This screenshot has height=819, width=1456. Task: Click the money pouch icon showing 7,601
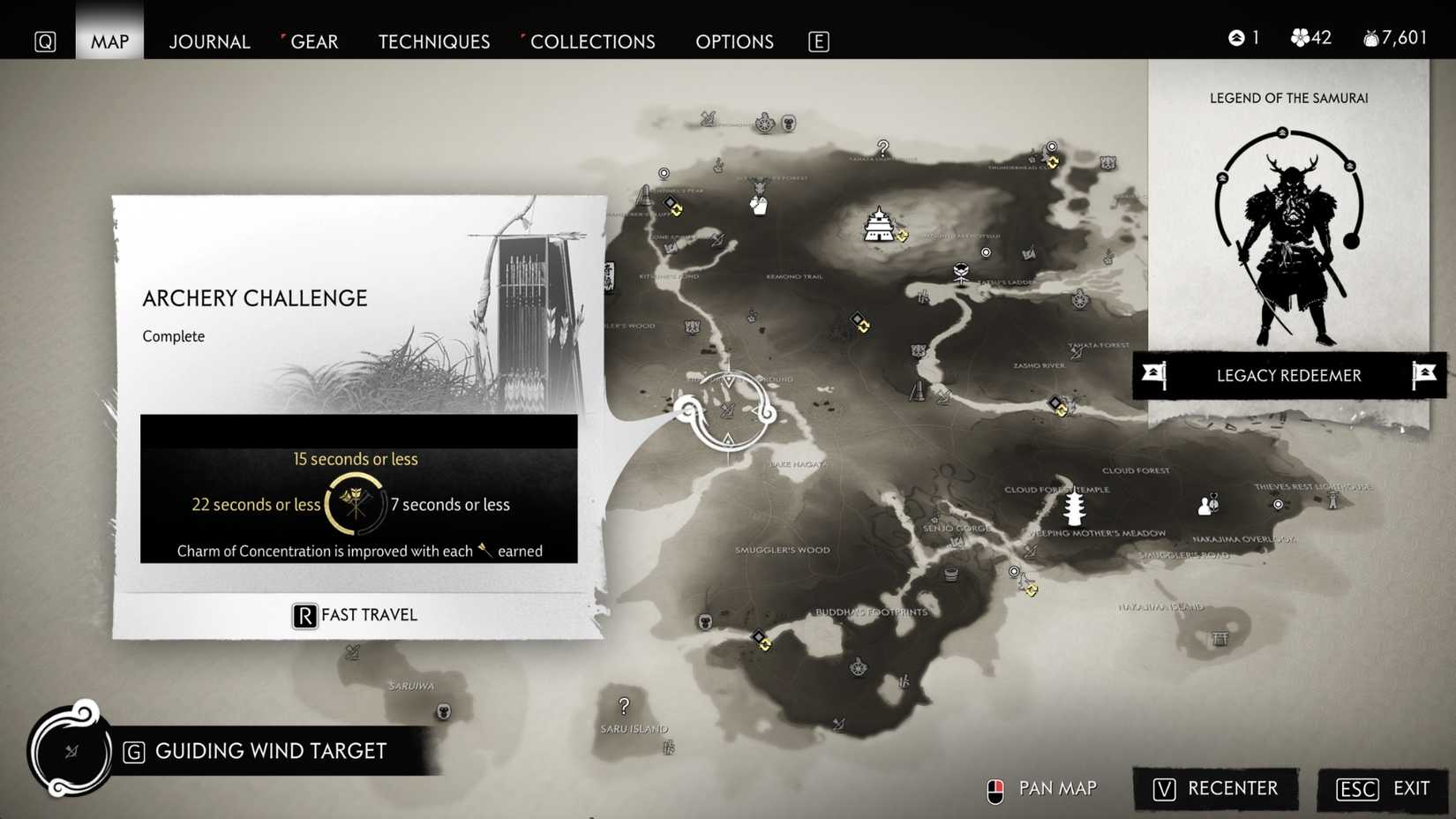pos(1370,37)
